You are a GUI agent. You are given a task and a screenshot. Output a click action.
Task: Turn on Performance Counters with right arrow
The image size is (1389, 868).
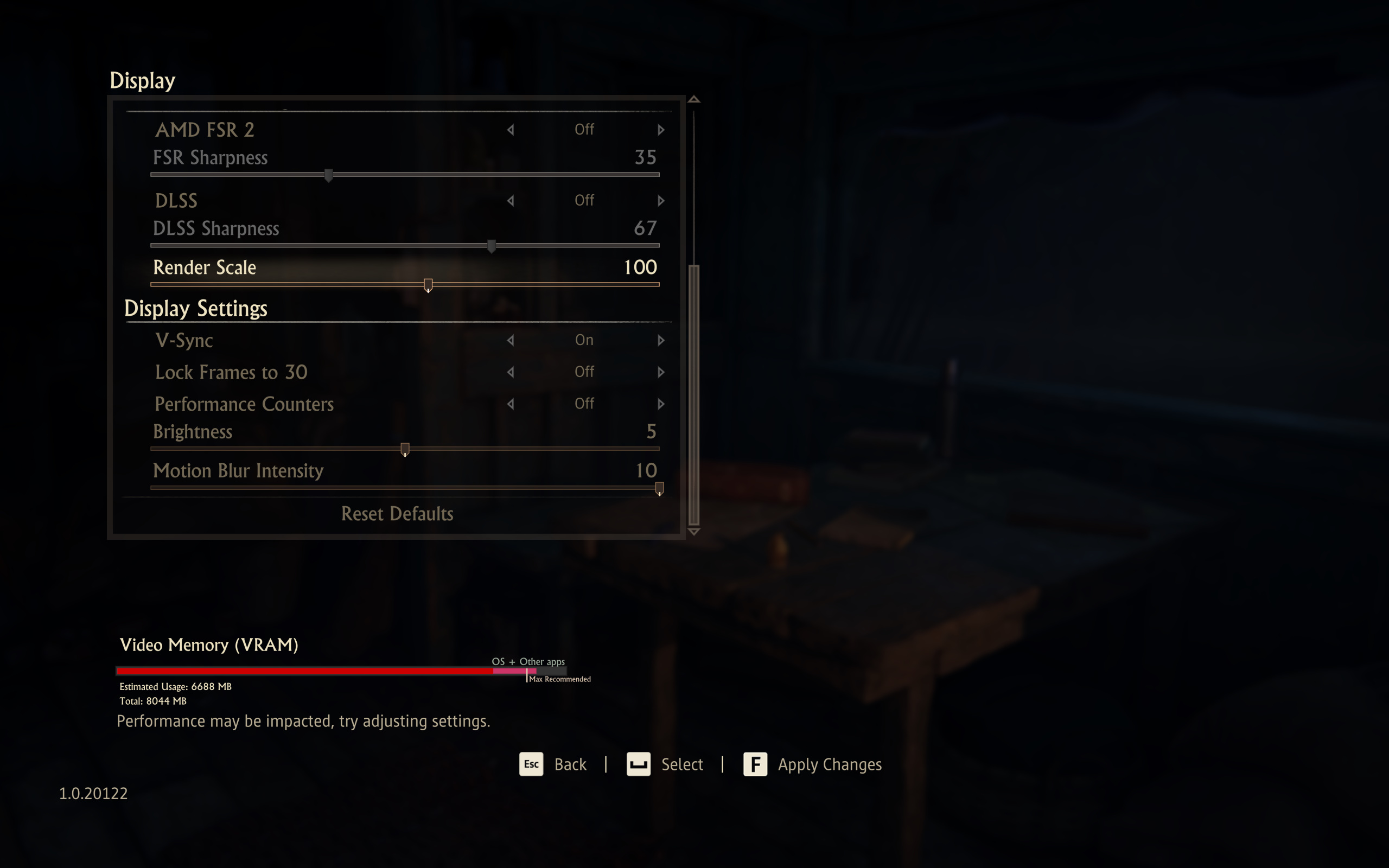tap(661, 404)
